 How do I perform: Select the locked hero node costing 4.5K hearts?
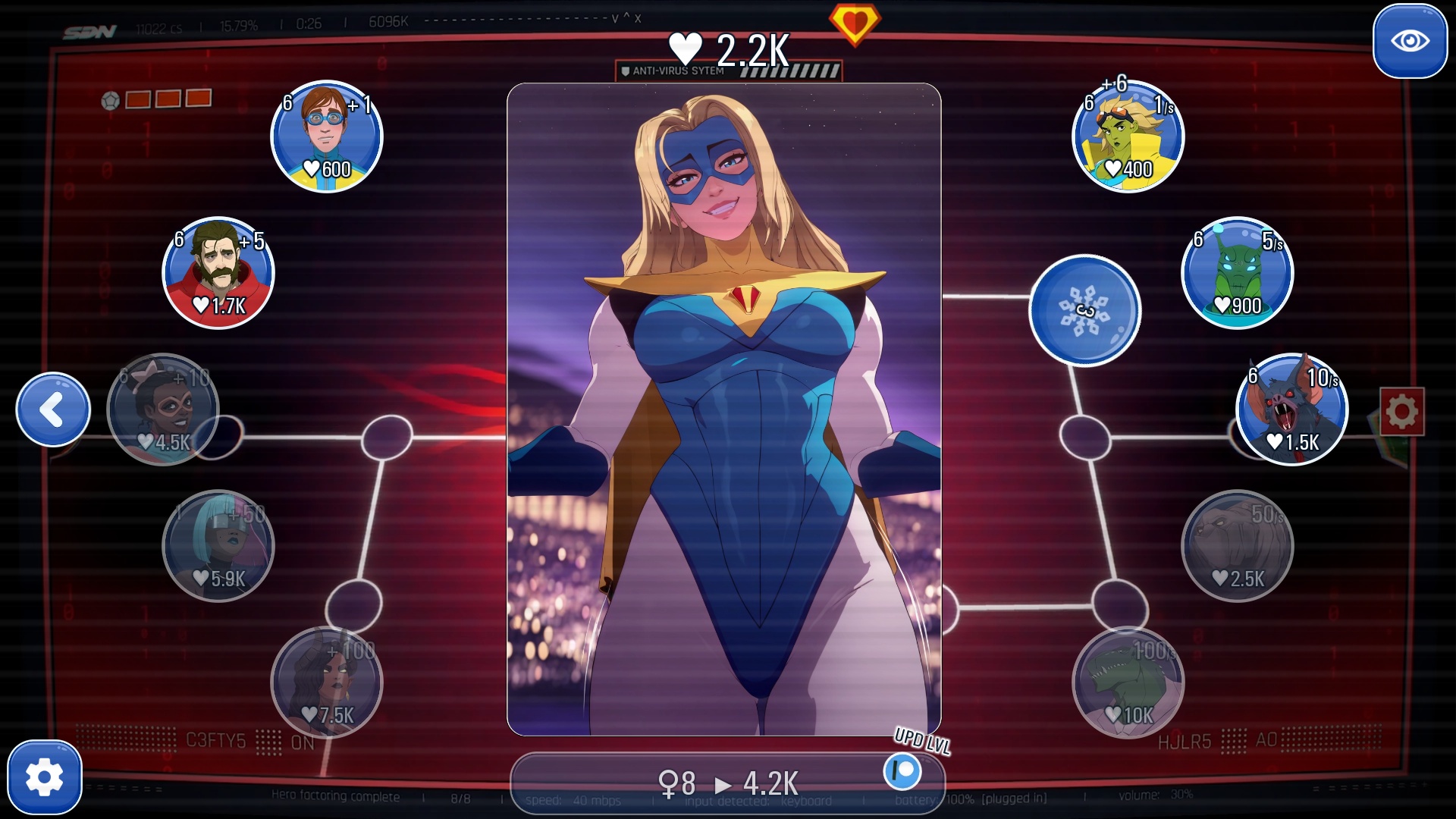(165, 409)
